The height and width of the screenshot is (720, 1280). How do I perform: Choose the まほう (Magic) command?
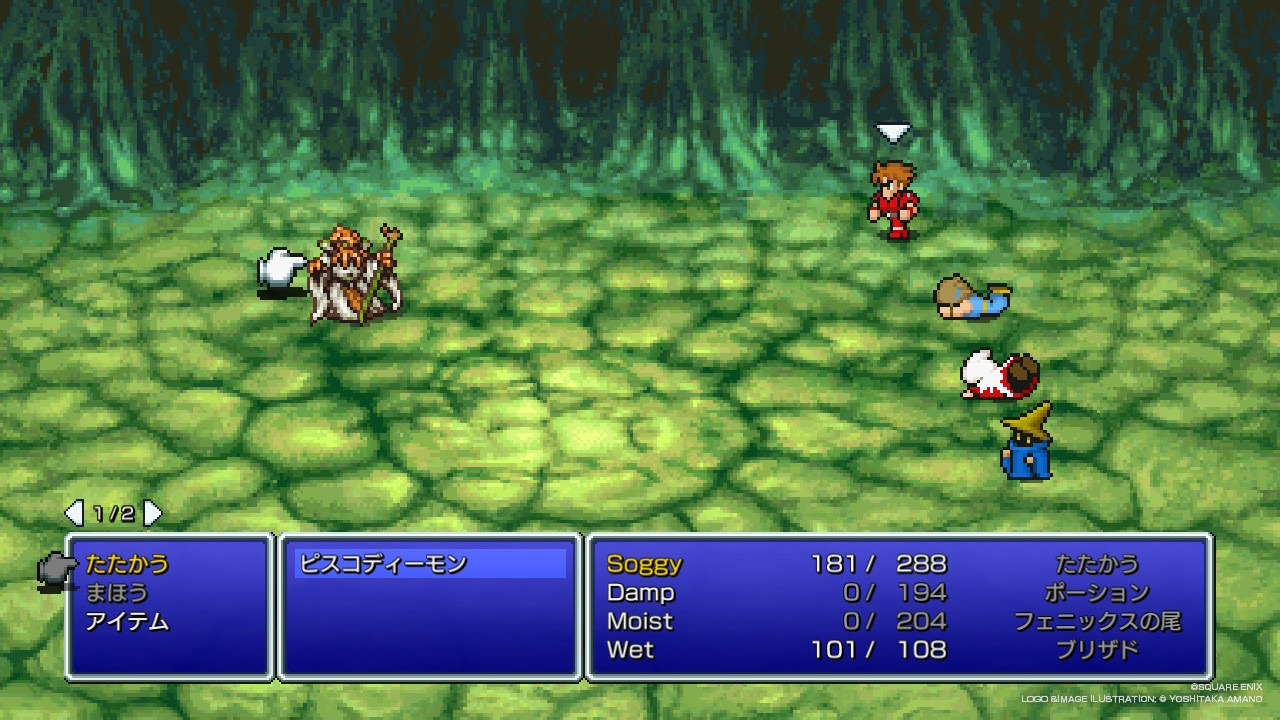[x=117, y=593]
